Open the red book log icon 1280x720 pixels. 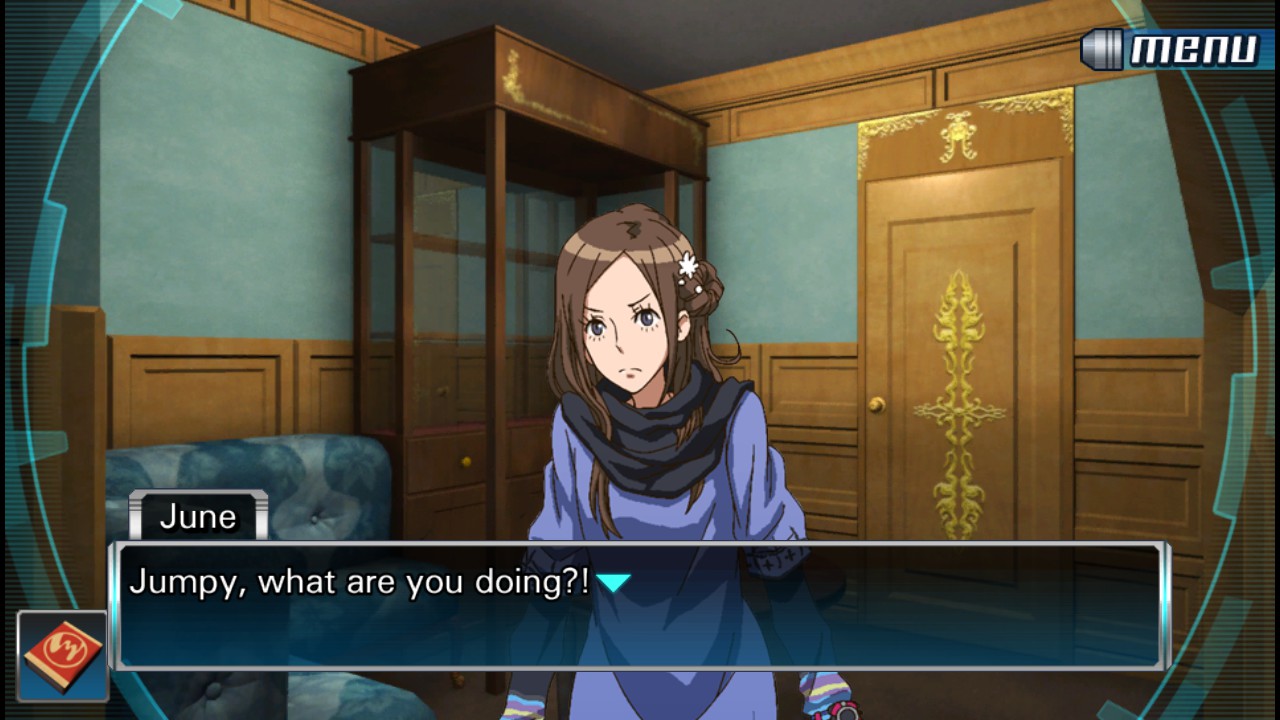click(x=62, y=656)
